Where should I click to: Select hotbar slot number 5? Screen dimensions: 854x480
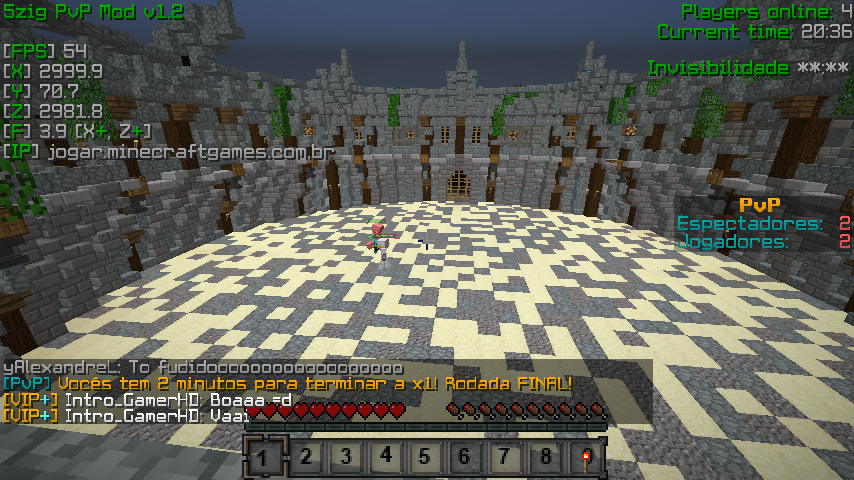point(425,458)
